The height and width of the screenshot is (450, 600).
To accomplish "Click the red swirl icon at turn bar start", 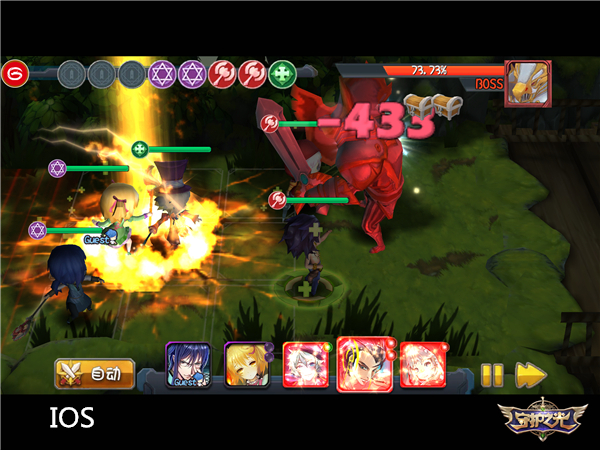I will click(x=14, y=74).
